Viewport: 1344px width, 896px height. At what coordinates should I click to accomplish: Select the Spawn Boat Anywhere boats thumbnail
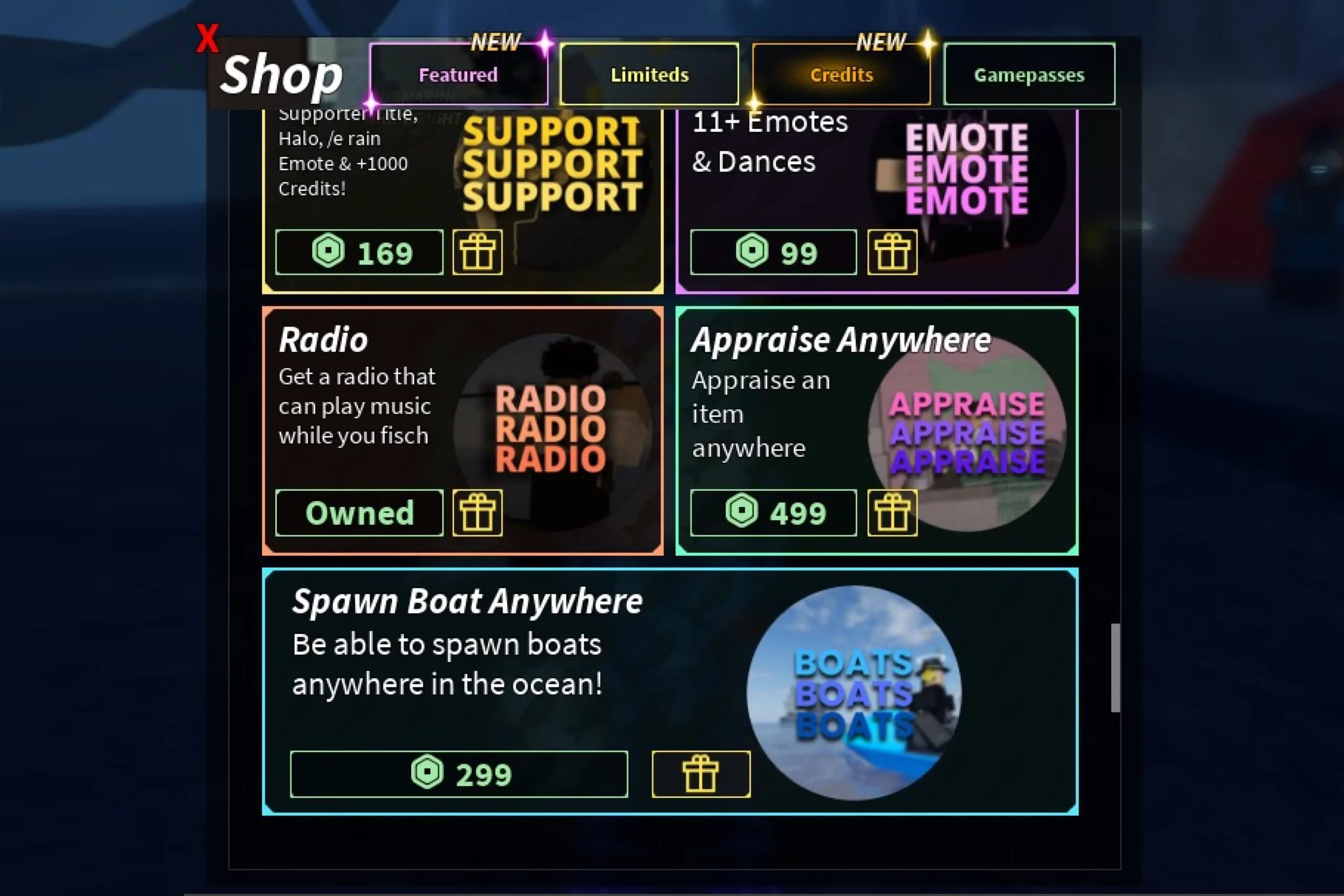point(854,692)
